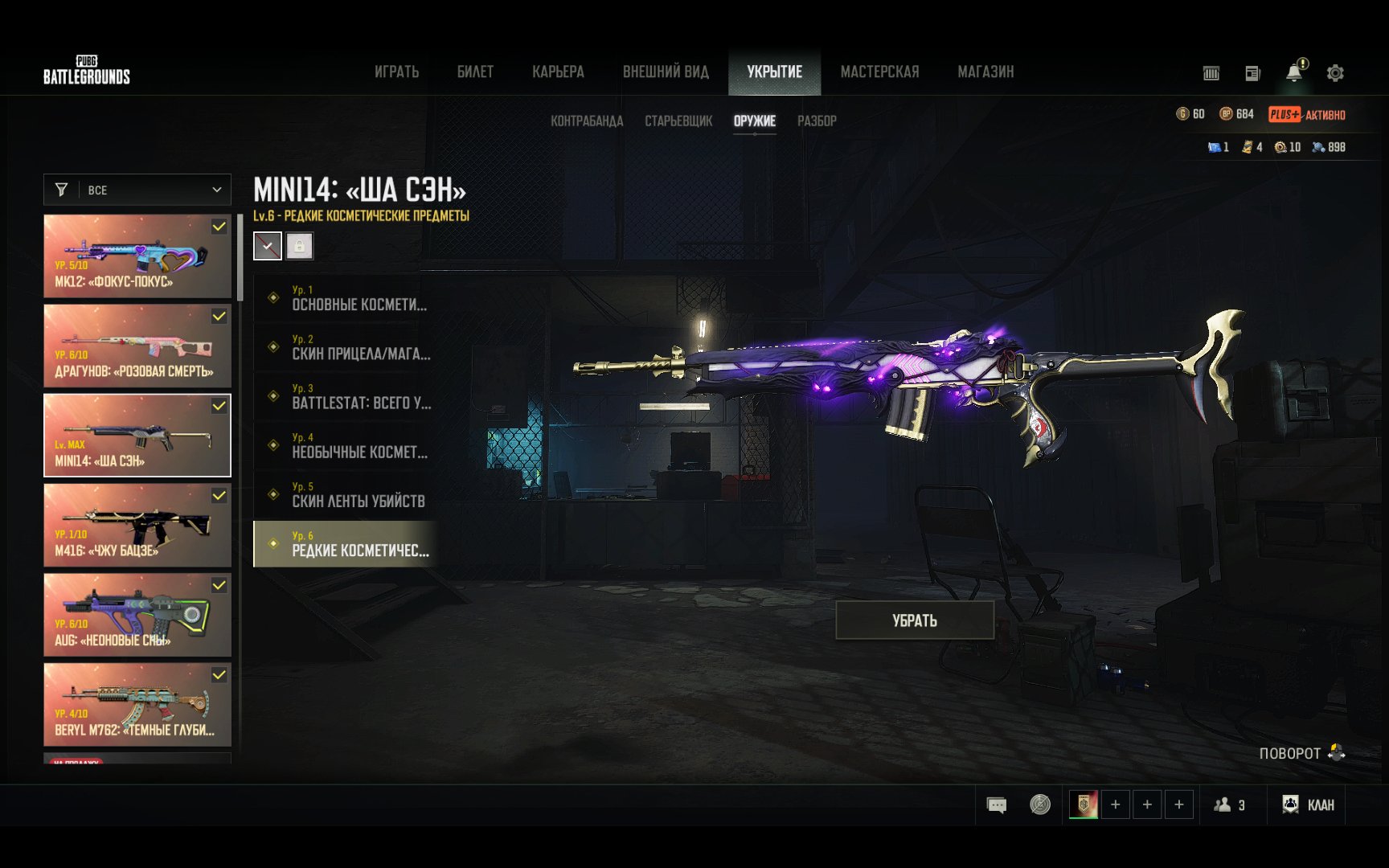1389x868 pixels.
Task: Open the МАСТЕРСКАЯ tab
Action: pos(879,72)
